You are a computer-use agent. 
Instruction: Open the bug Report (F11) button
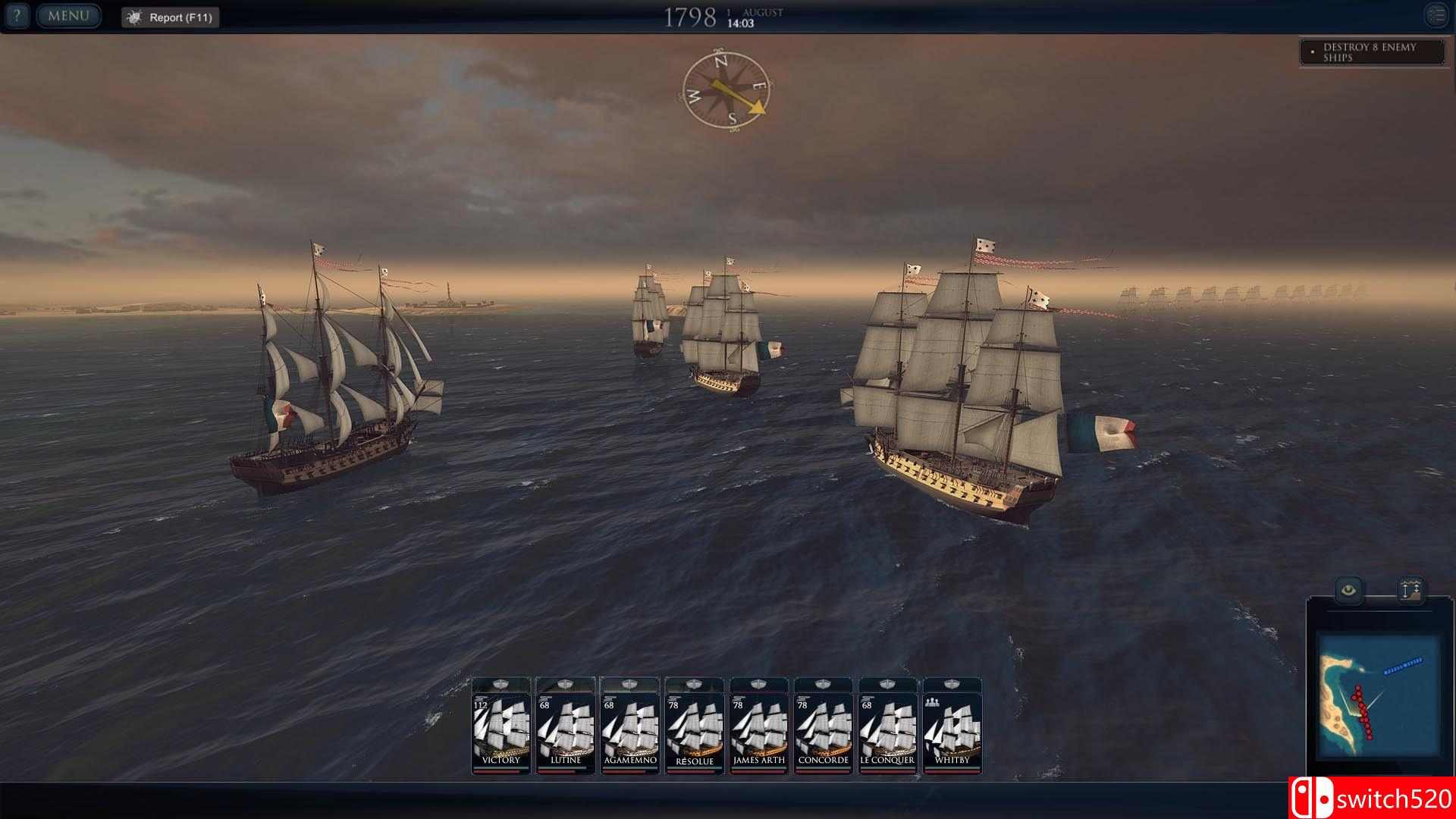point(171,17)
